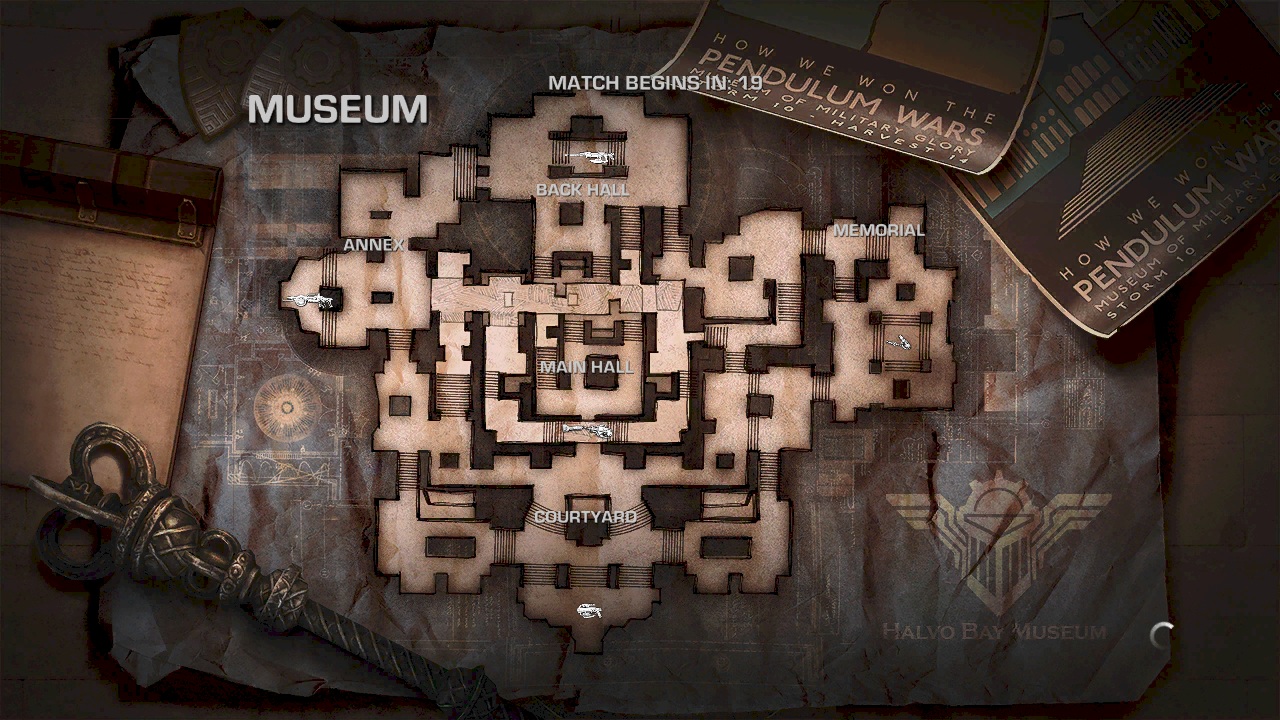Select the BACK HALL location label
1280x720 pixels.
pos(583,188)
